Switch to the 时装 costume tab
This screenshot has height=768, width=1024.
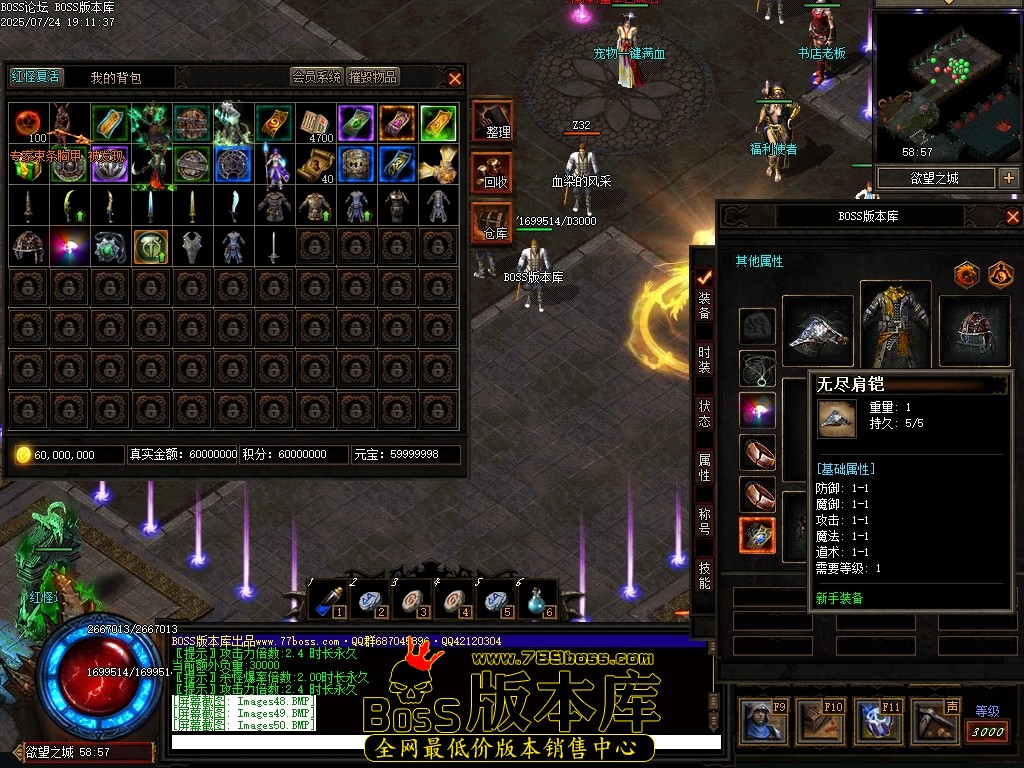tap(704, 359)
